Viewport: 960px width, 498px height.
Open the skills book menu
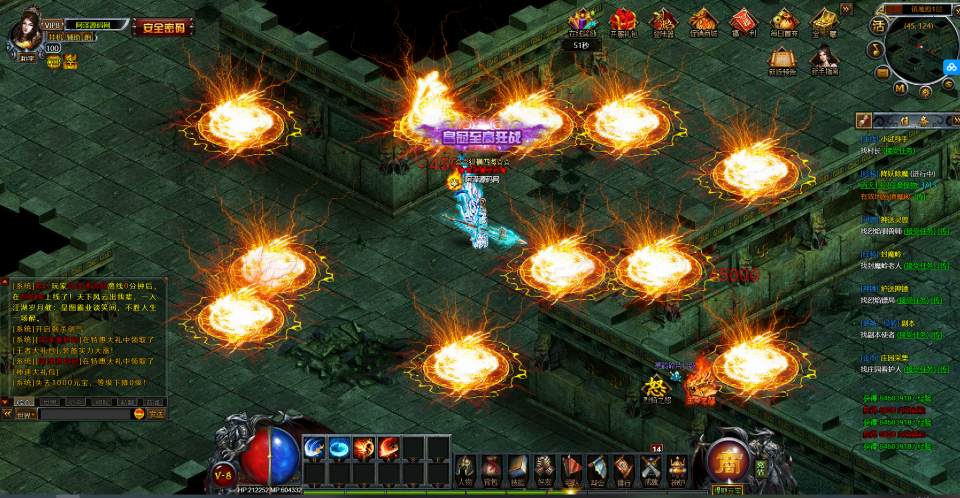click(x=517, y=469)
